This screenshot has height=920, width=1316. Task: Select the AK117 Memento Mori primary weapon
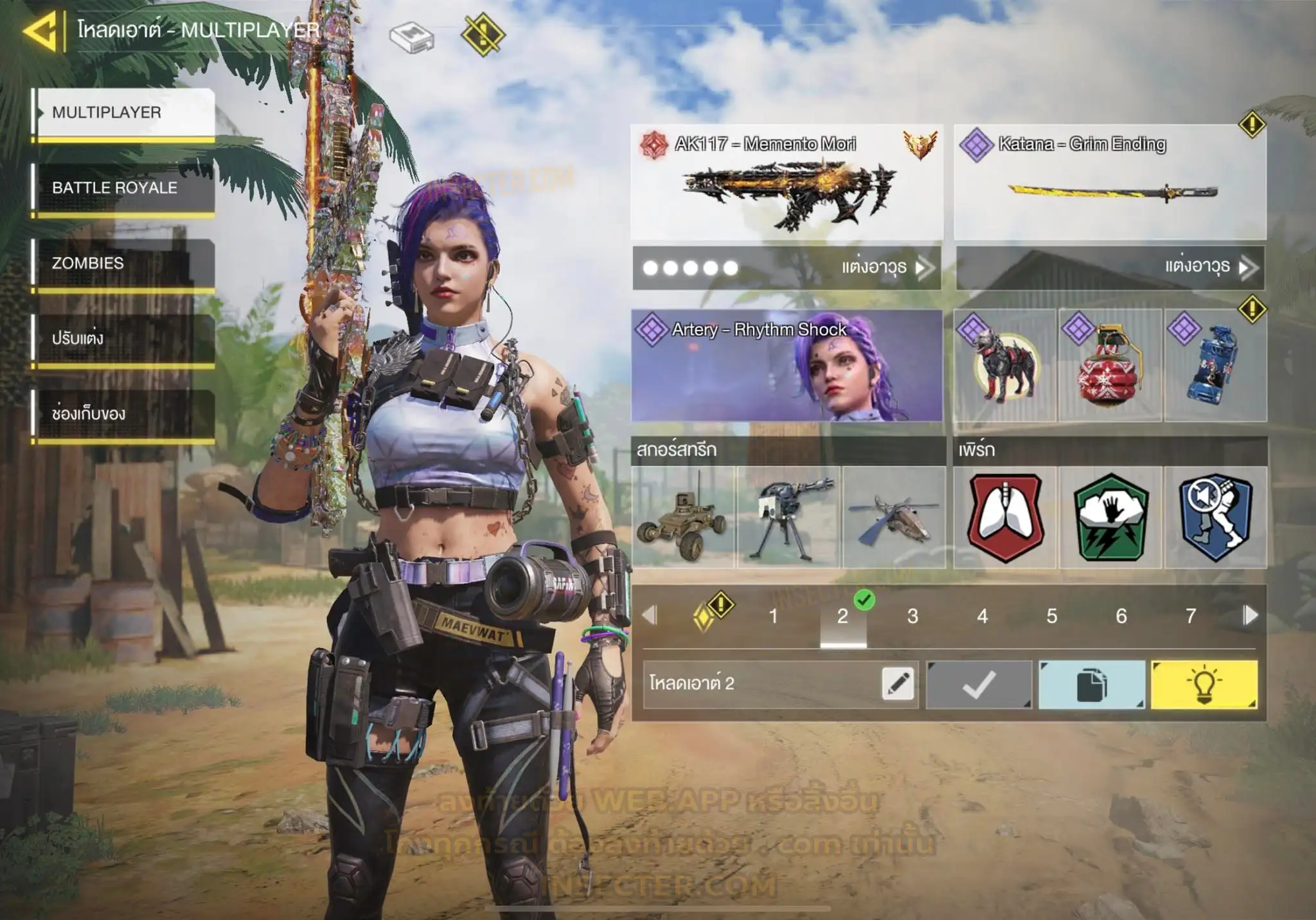[x=787, y=183]
